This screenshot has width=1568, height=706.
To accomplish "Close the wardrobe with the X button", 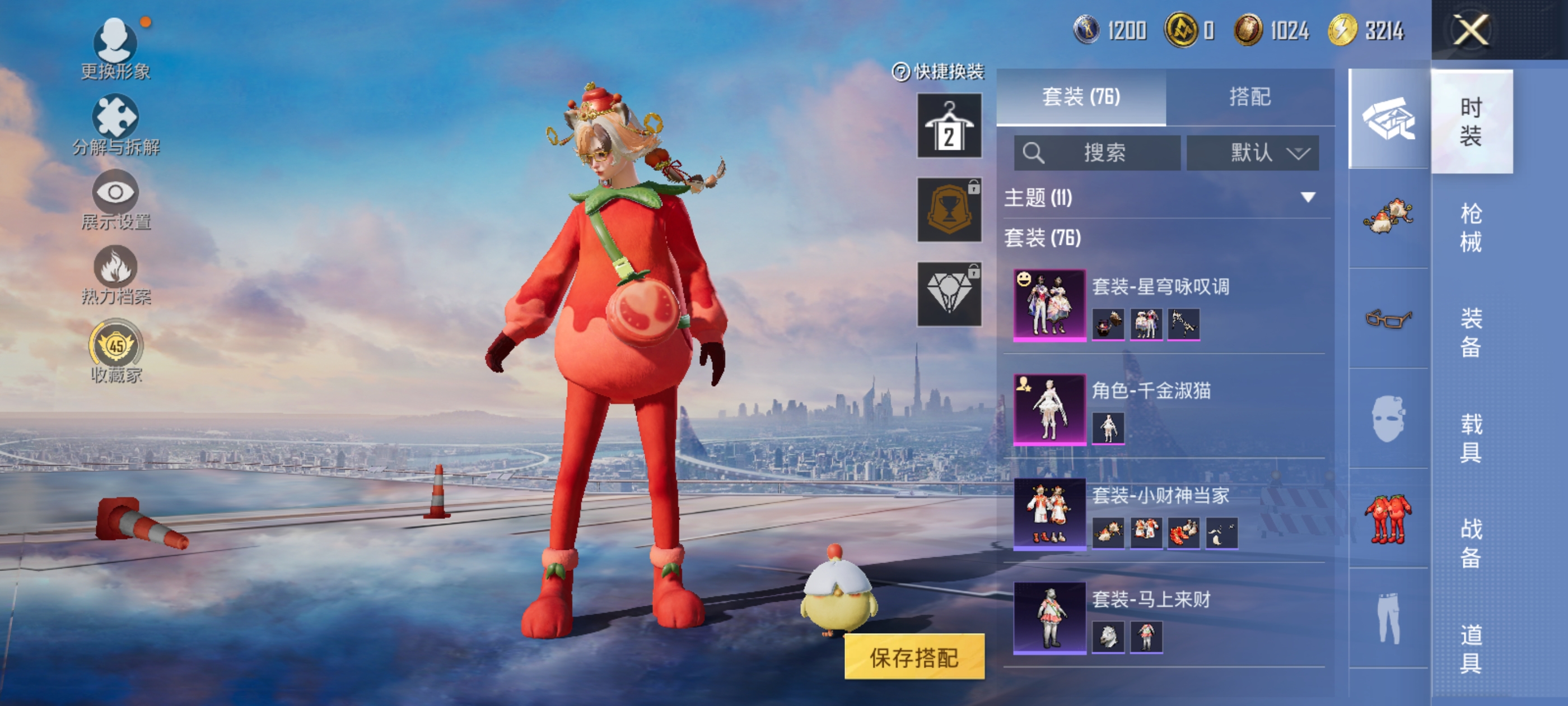I will click(x=1470, y=30).
